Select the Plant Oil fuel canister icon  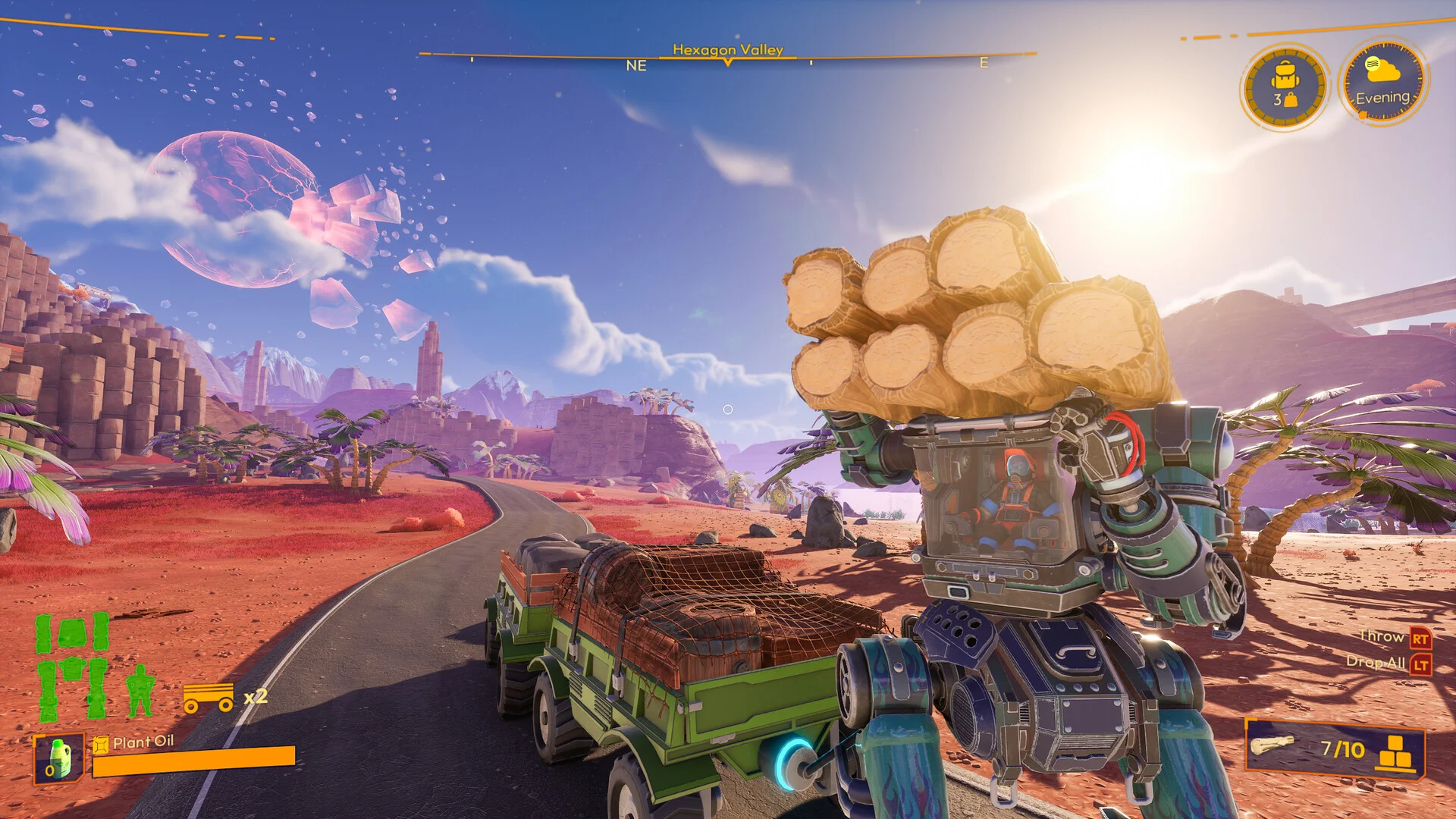[59, 759]
